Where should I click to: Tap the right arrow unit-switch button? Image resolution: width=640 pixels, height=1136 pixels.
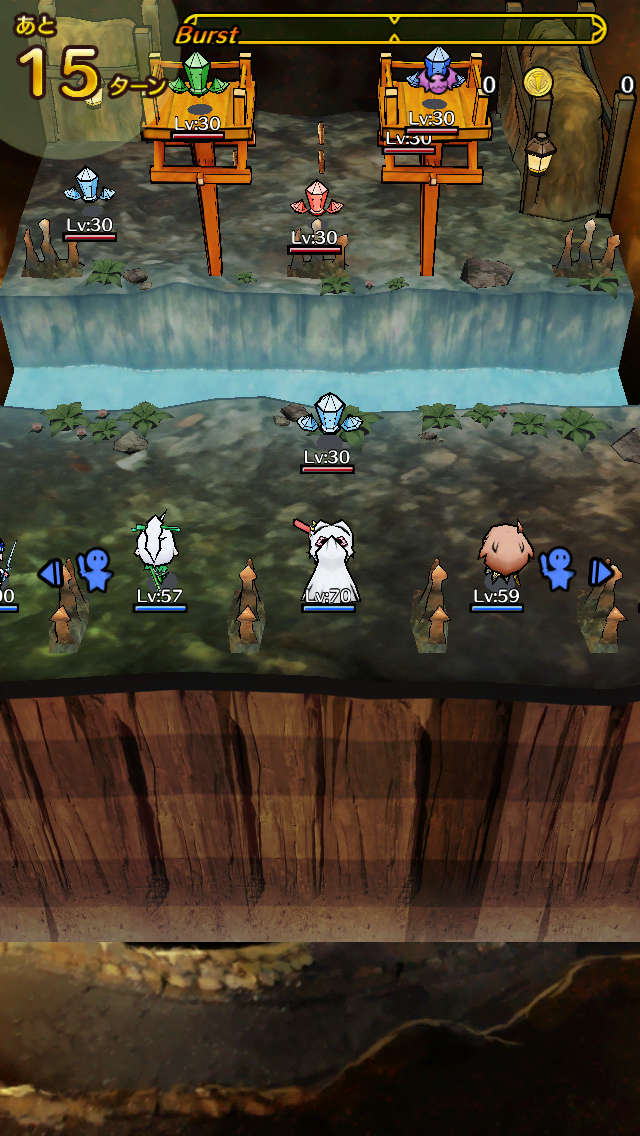pos(600,571)
